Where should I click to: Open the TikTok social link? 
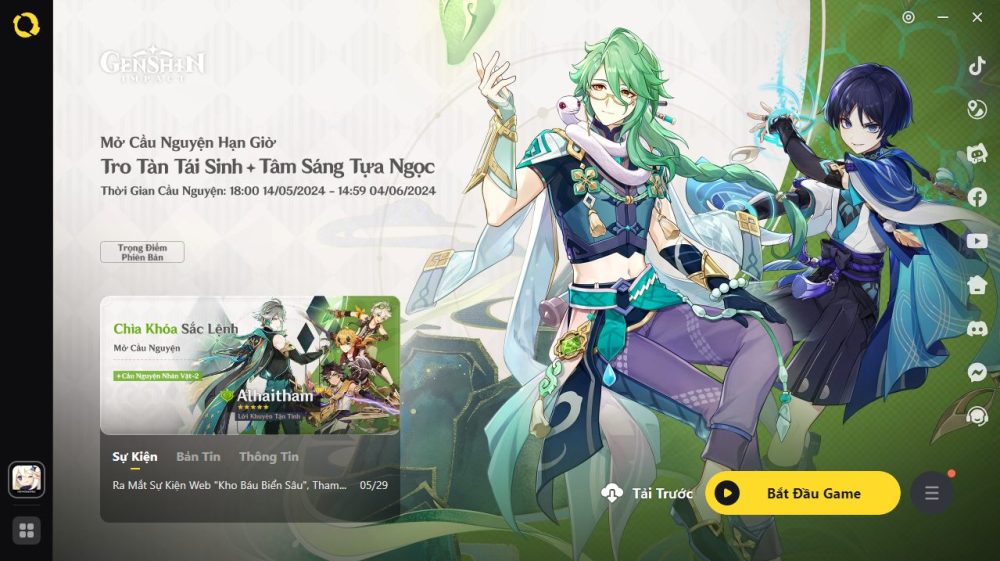977,66
